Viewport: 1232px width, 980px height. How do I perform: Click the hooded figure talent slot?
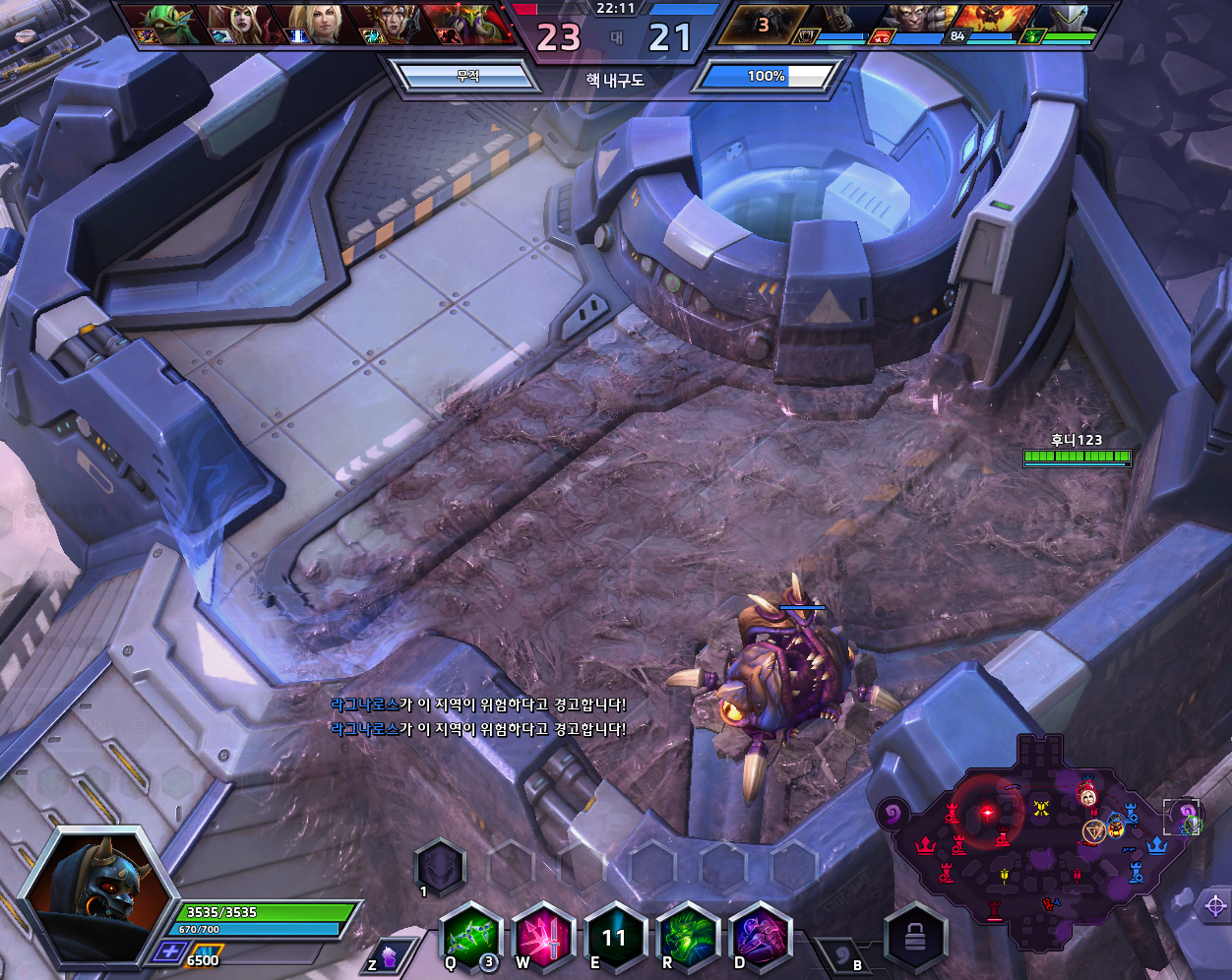click(438, 866)
